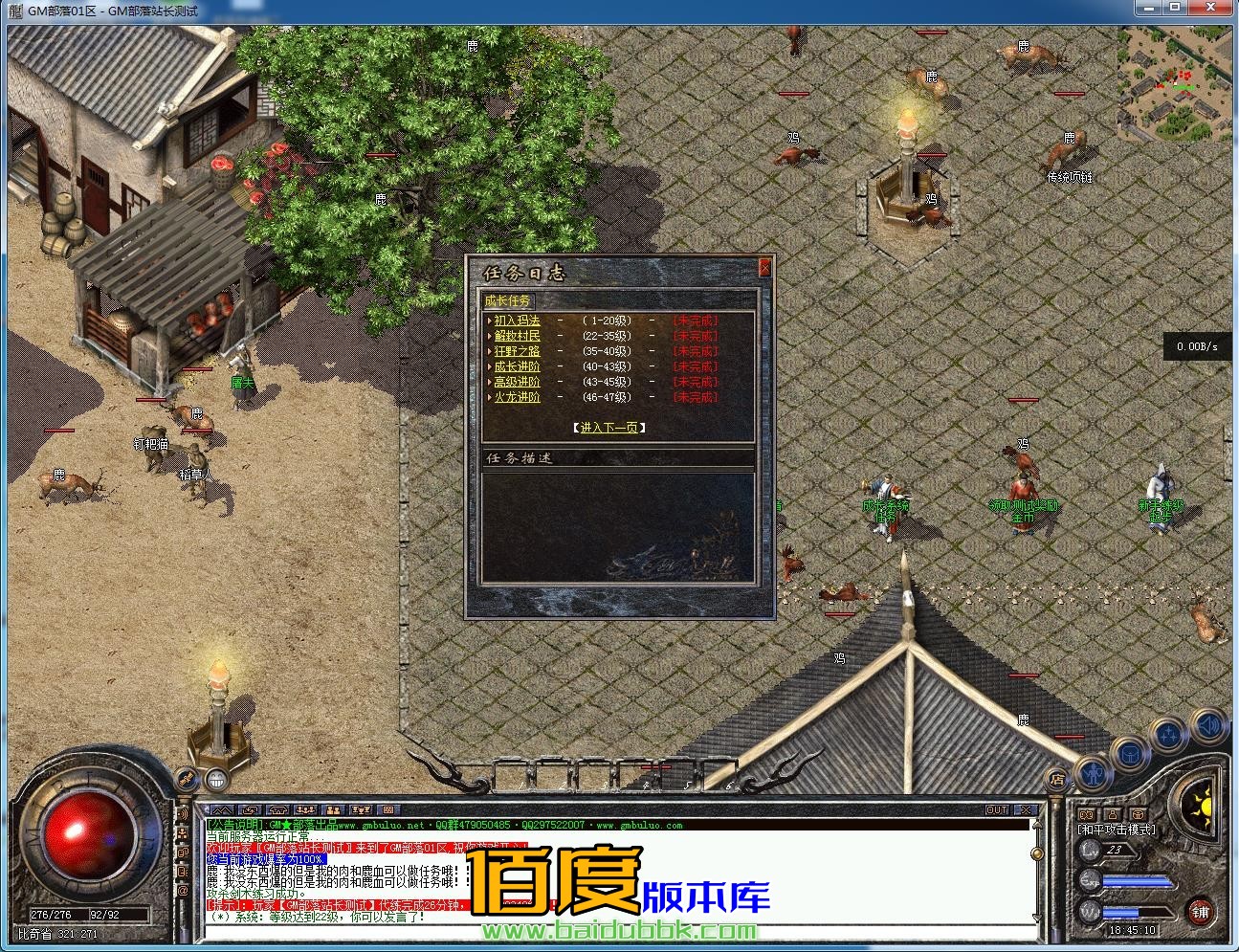Open the smiley emoticon button
The image size is (1239, 952).
(x=215, y=779)
